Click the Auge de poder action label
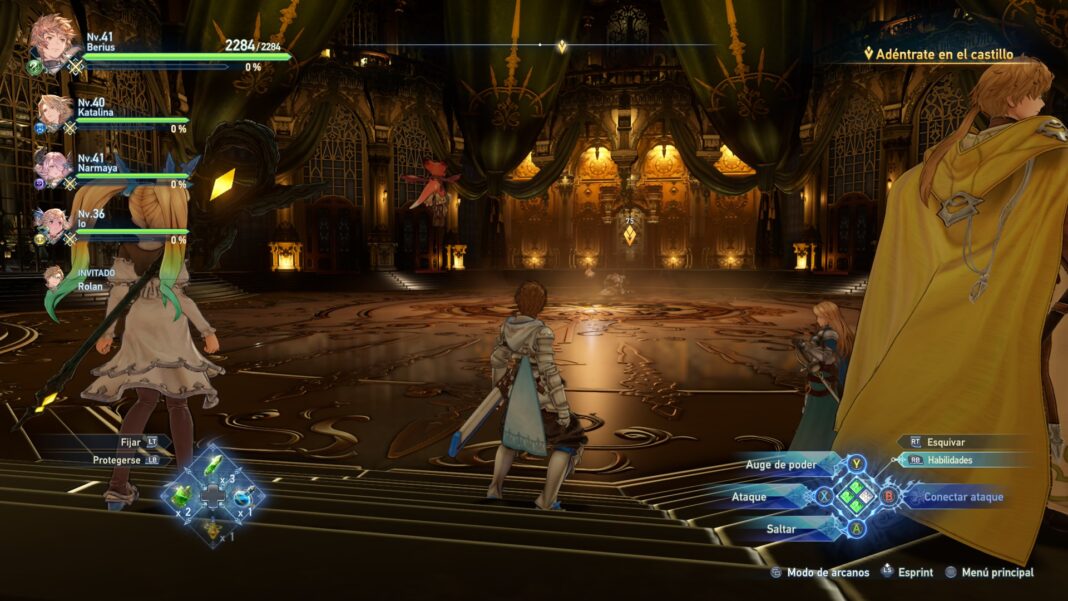This screenshot has height=601, width=1068. click(x=781, y=465)
